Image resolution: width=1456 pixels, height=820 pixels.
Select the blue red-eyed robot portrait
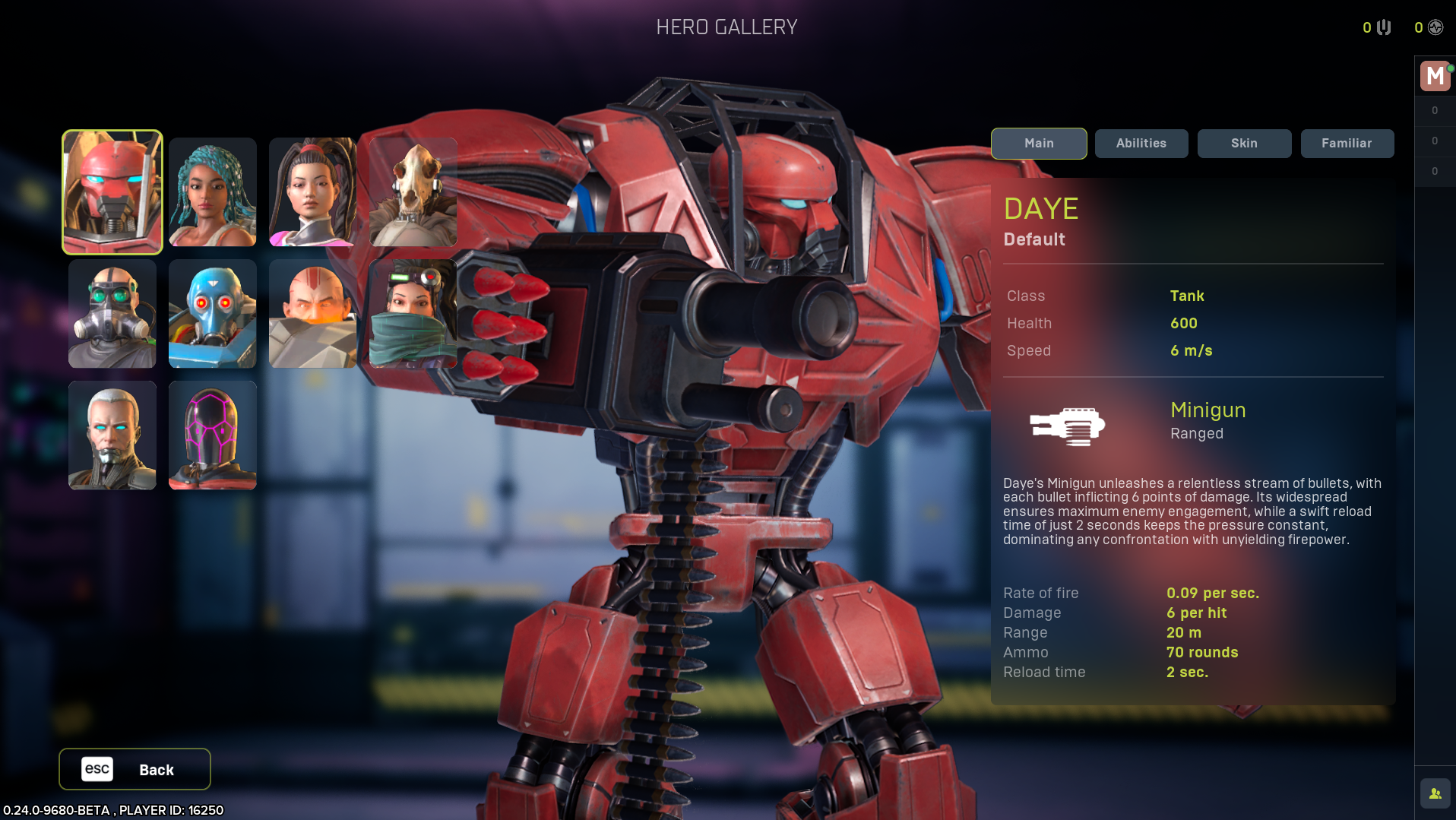(x=213, y=313)
